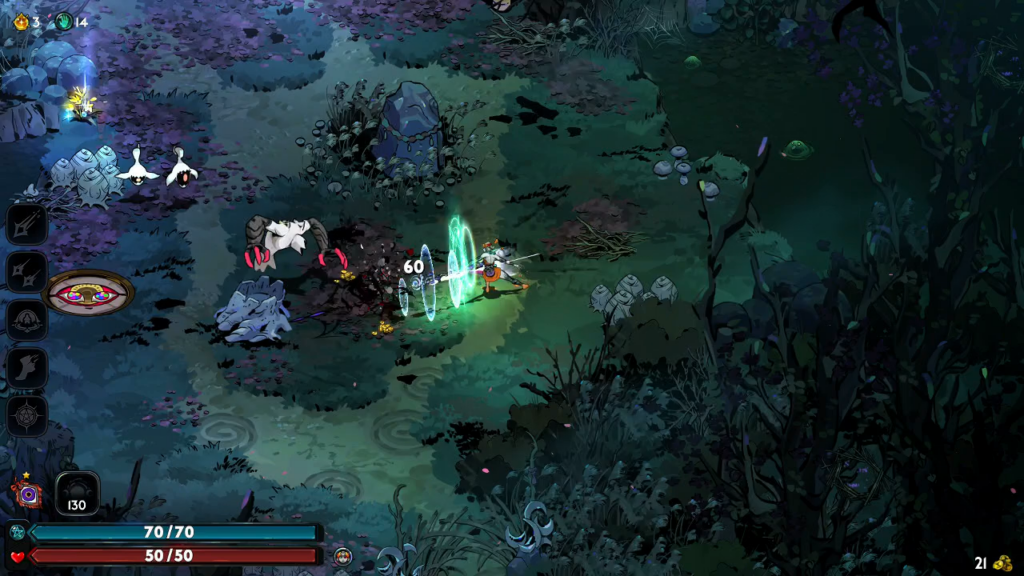Image resolution: width=1024 pixels, height=576 pixels.
Task: Click the rainbow-eyed oval boon icon
Action: tap(90, 292)
